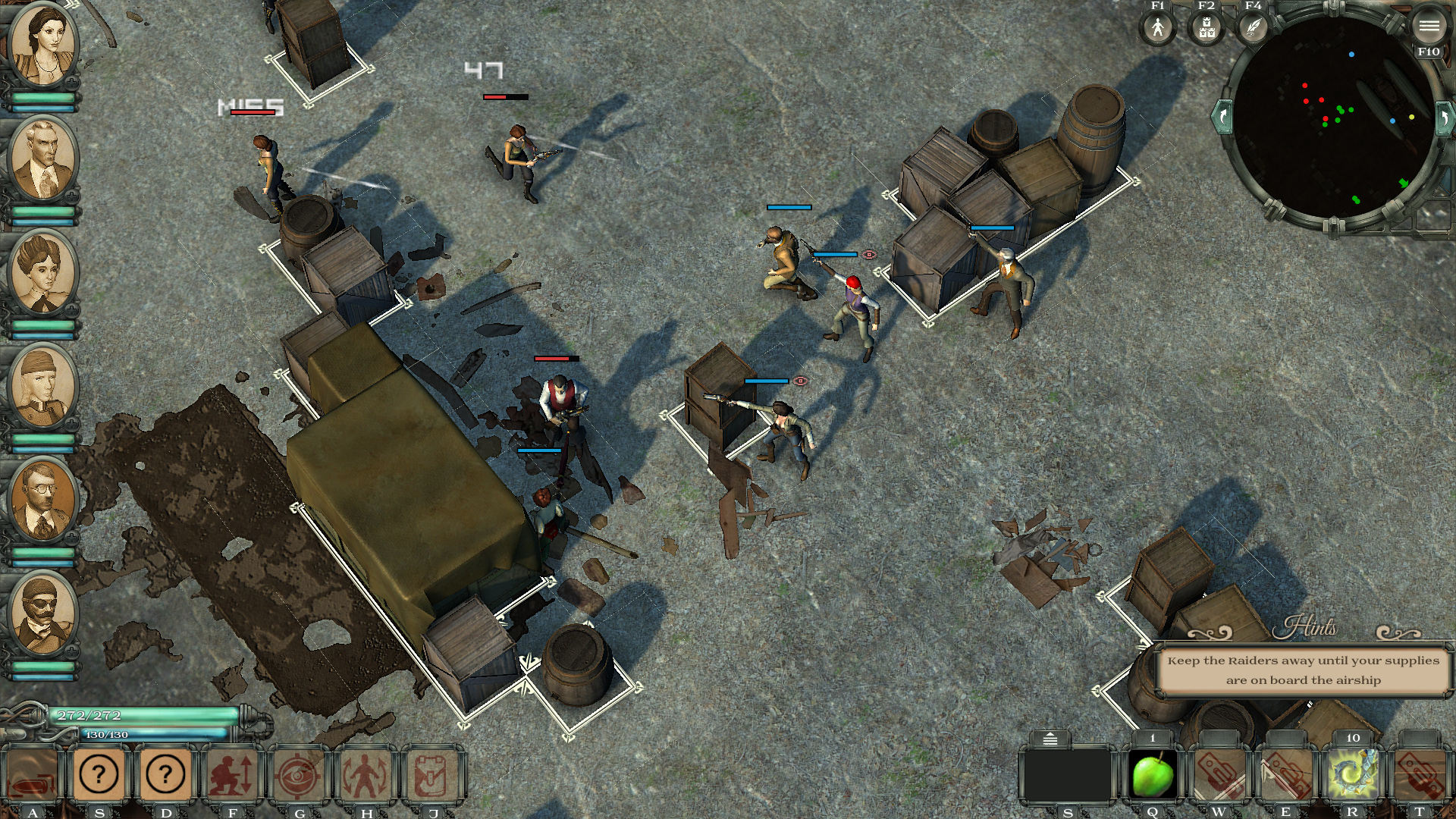Screen dimensions: 1456x819
Task: Activate the reload bullet ability
Action: 32,775
